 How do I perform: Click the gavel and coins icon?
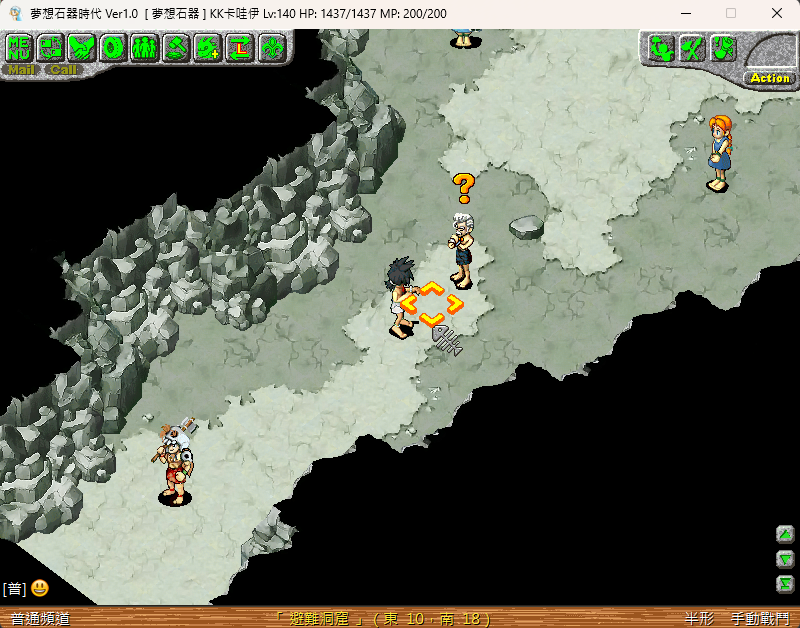pos(177,47)
